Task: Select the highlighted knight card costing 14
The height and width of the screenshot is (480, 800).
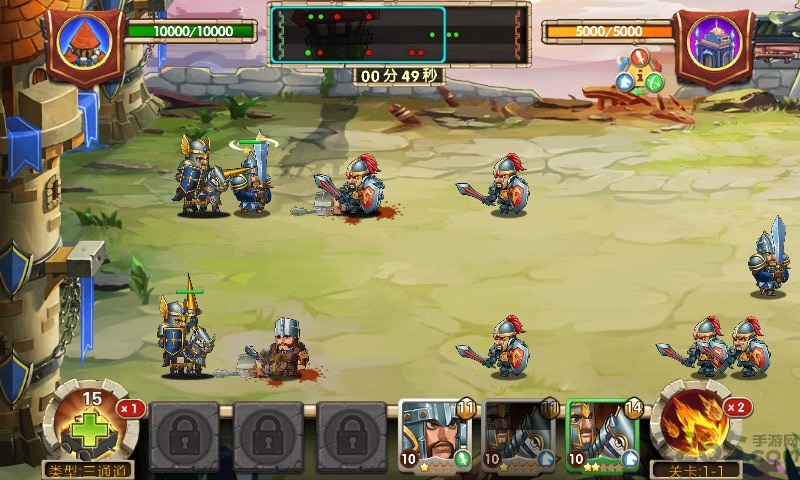Action: coord(603,436)
